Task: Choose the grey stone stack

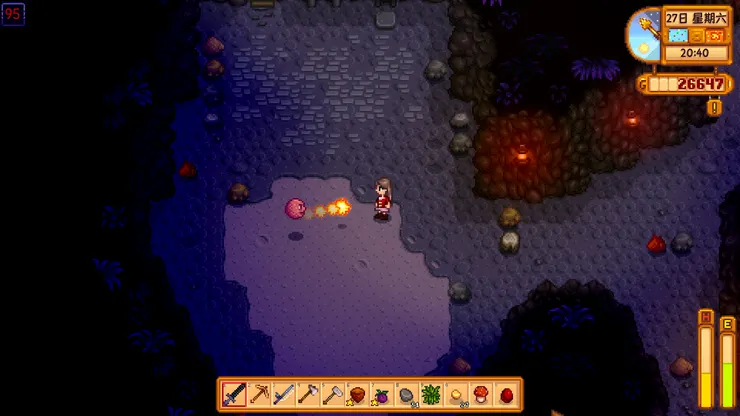Action: [406, 394]
